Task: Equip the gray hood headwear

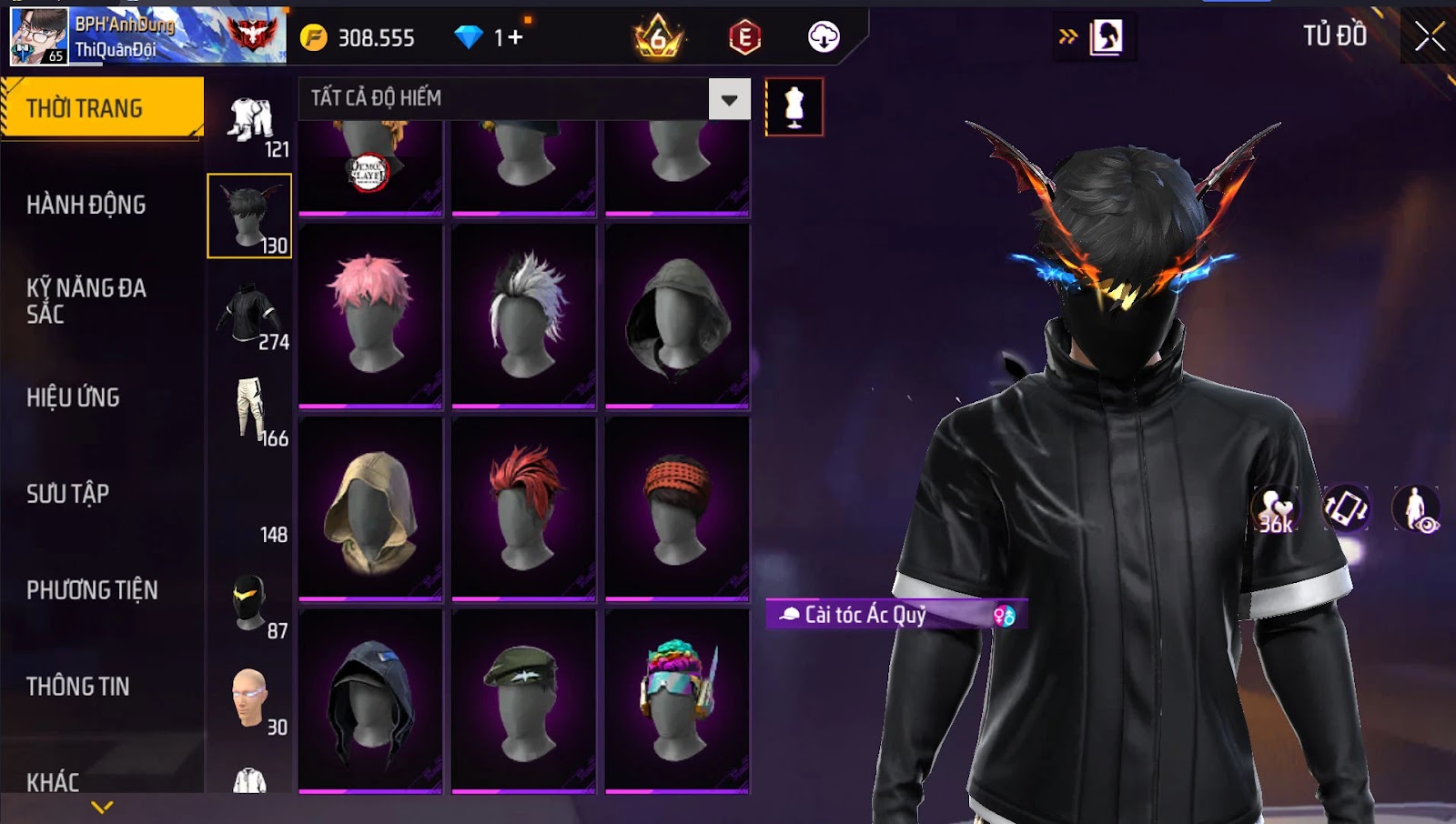Action: tap(677, 315)
